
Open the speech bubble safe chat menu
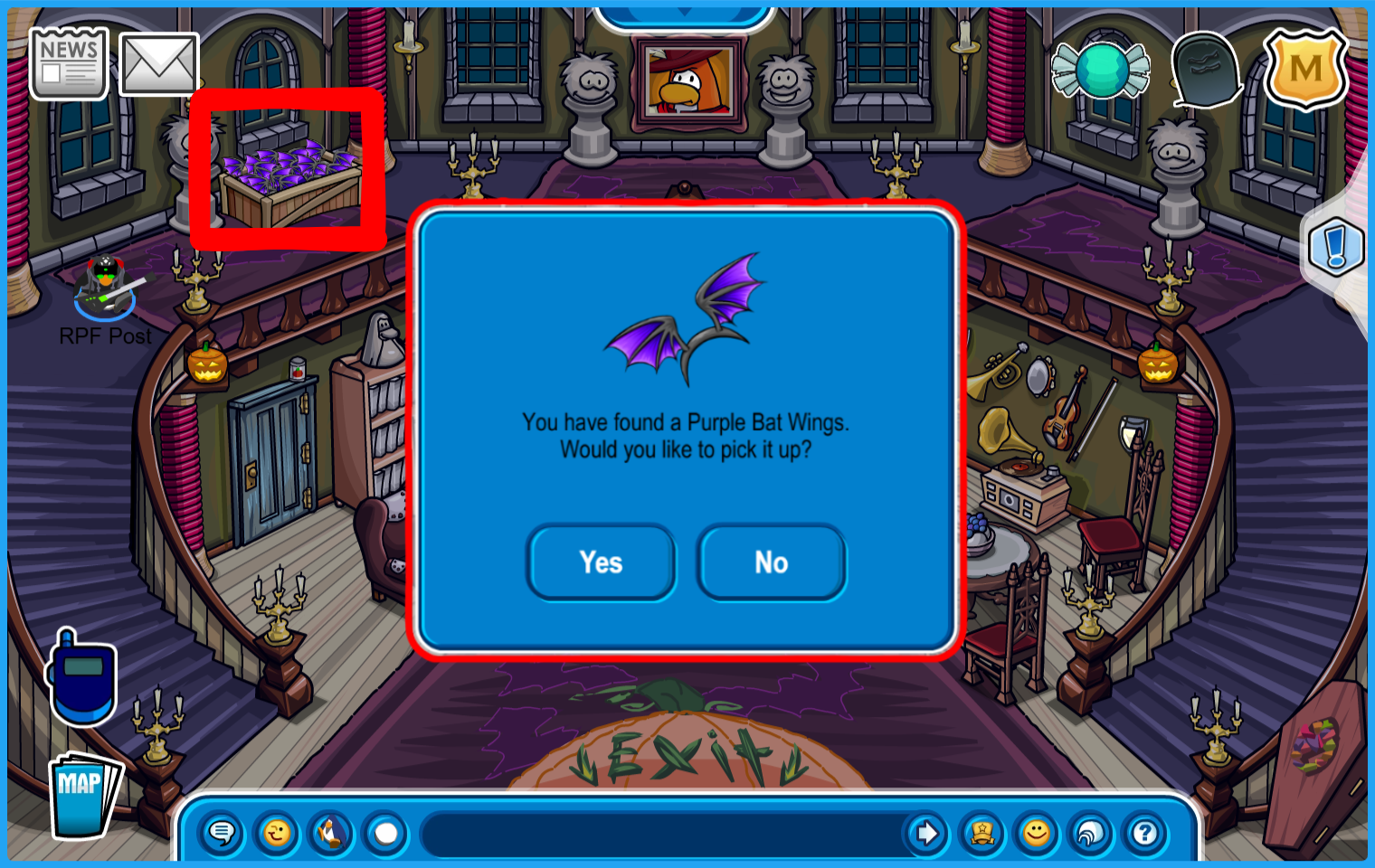click(x=222, y=833)
